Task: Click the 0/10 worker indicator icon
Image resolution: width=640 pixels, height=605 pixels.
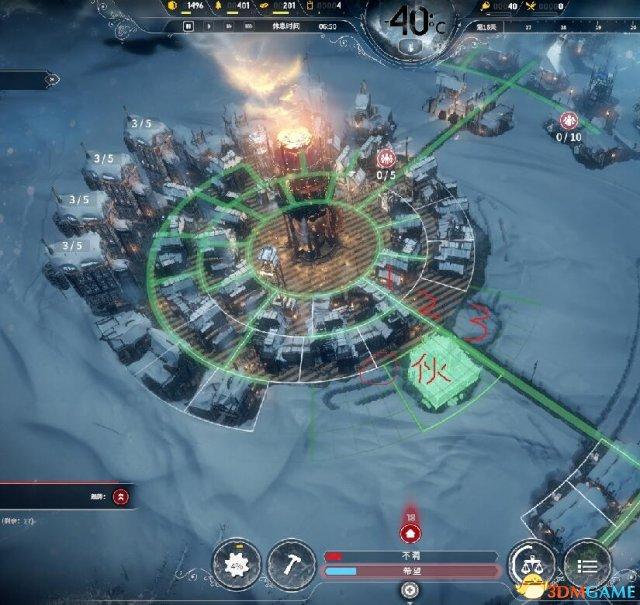Action: pos(568,120)
